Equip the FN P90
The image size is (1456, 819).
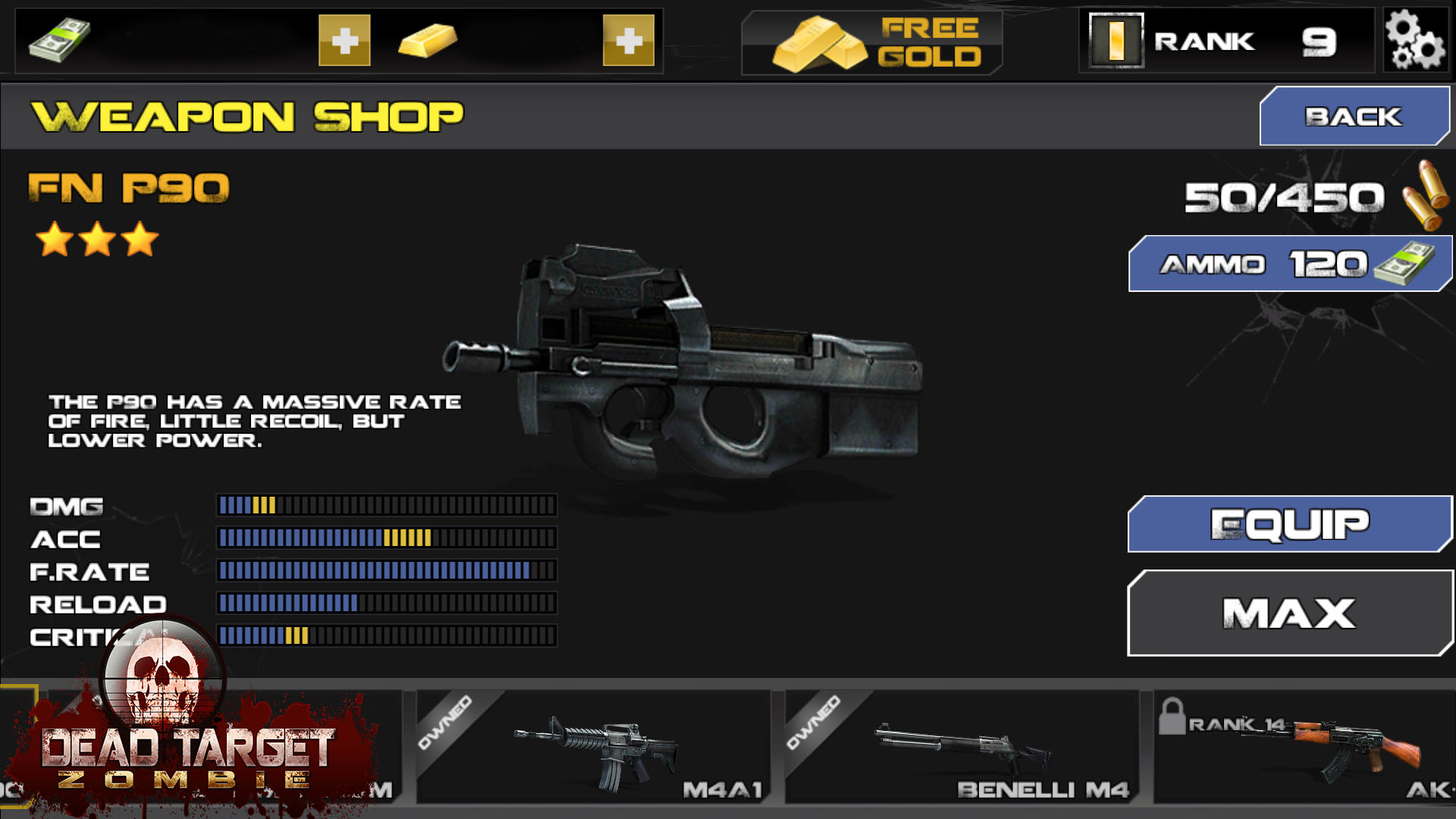pyautogui.click(x=1289, y=524)
